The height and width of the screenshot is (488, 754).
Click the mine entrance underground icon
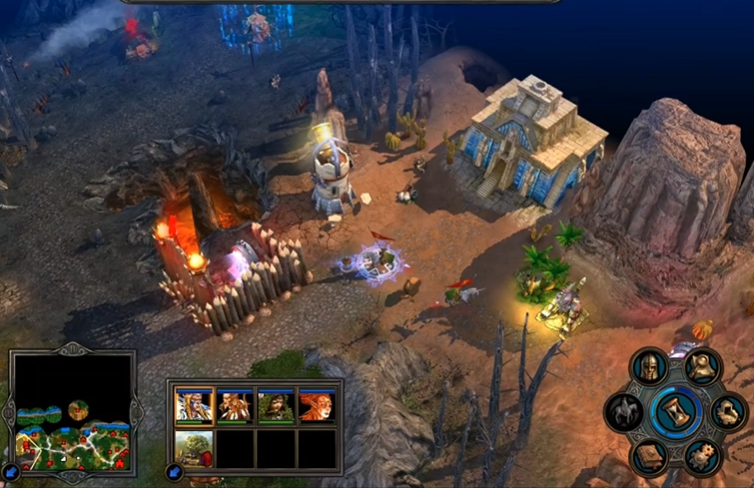click(x=727, y=411)
